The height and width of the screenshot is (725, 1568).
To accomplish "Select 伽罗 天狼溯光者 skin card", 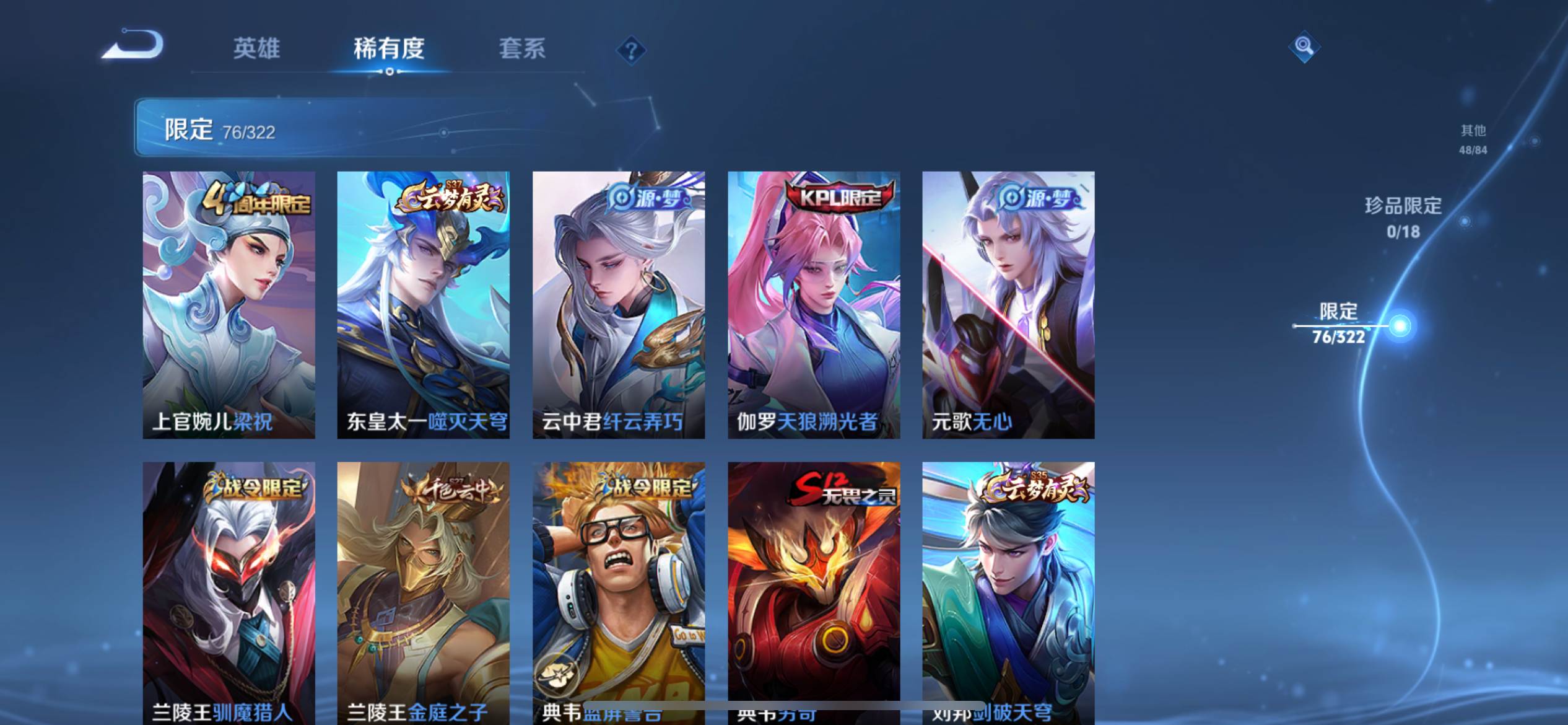I will tap(813, 305).
